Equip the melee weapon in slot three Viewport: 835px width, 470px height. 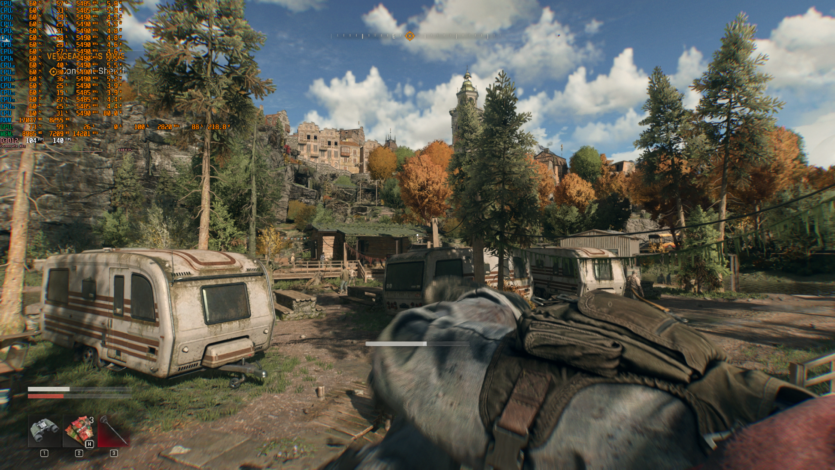[x=112, y=432]
